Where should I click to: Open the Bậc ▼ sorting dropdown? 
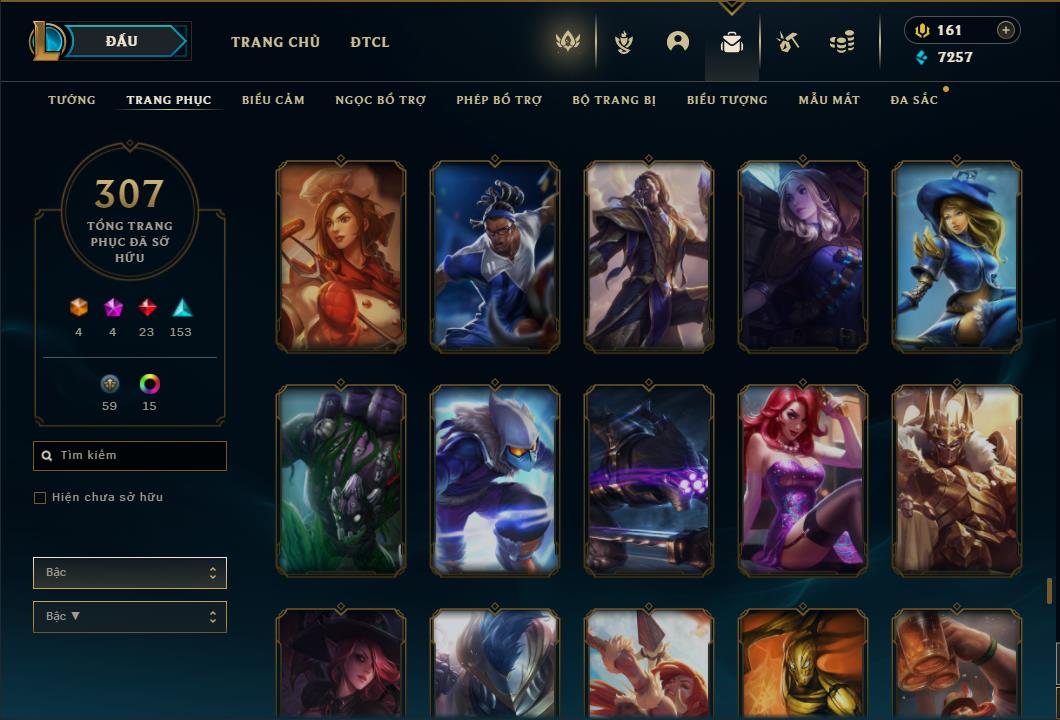point(130,617)
